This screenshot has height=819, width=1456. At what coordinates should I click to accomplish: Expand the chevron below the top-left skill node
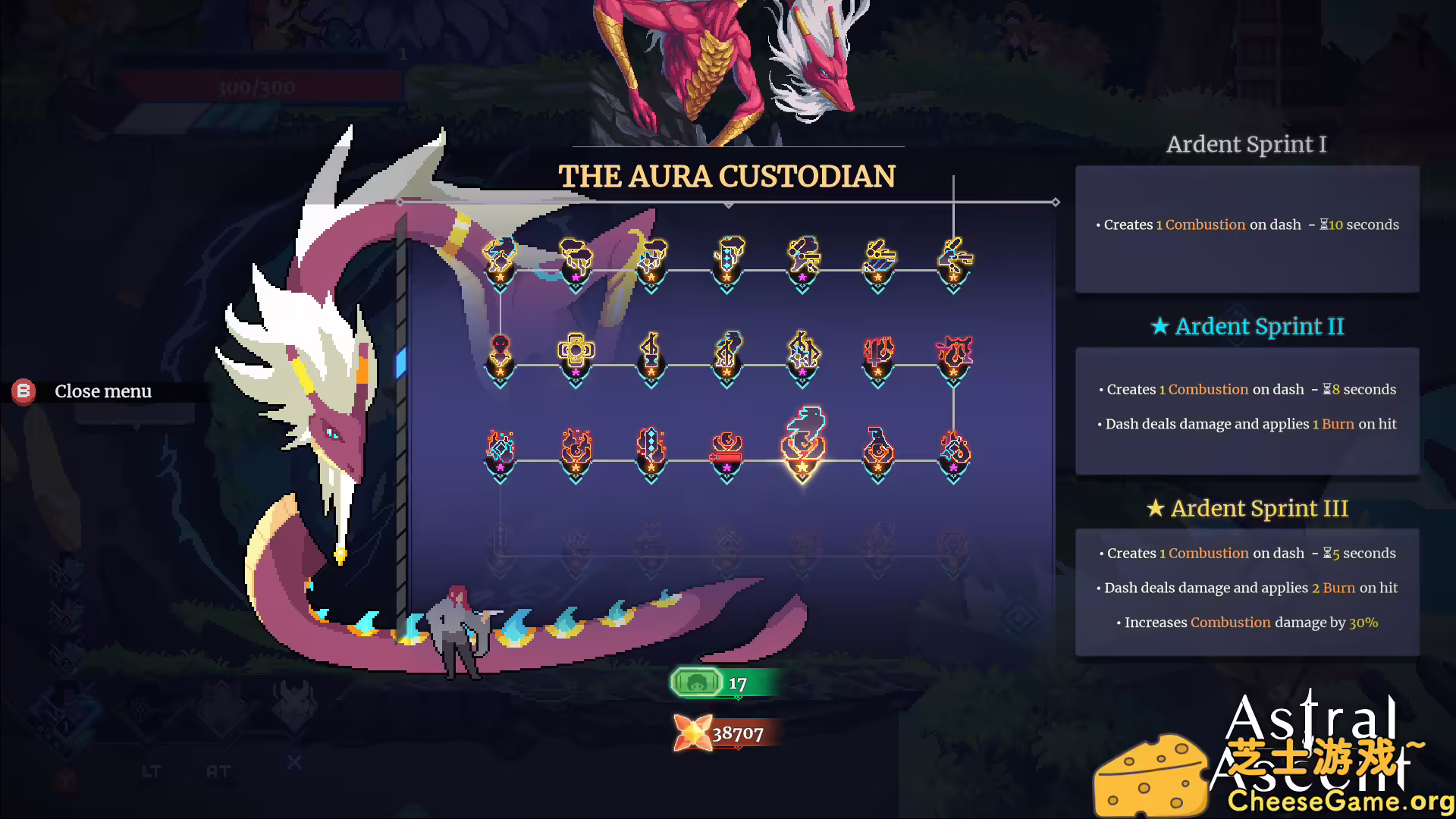pos(499,287)
